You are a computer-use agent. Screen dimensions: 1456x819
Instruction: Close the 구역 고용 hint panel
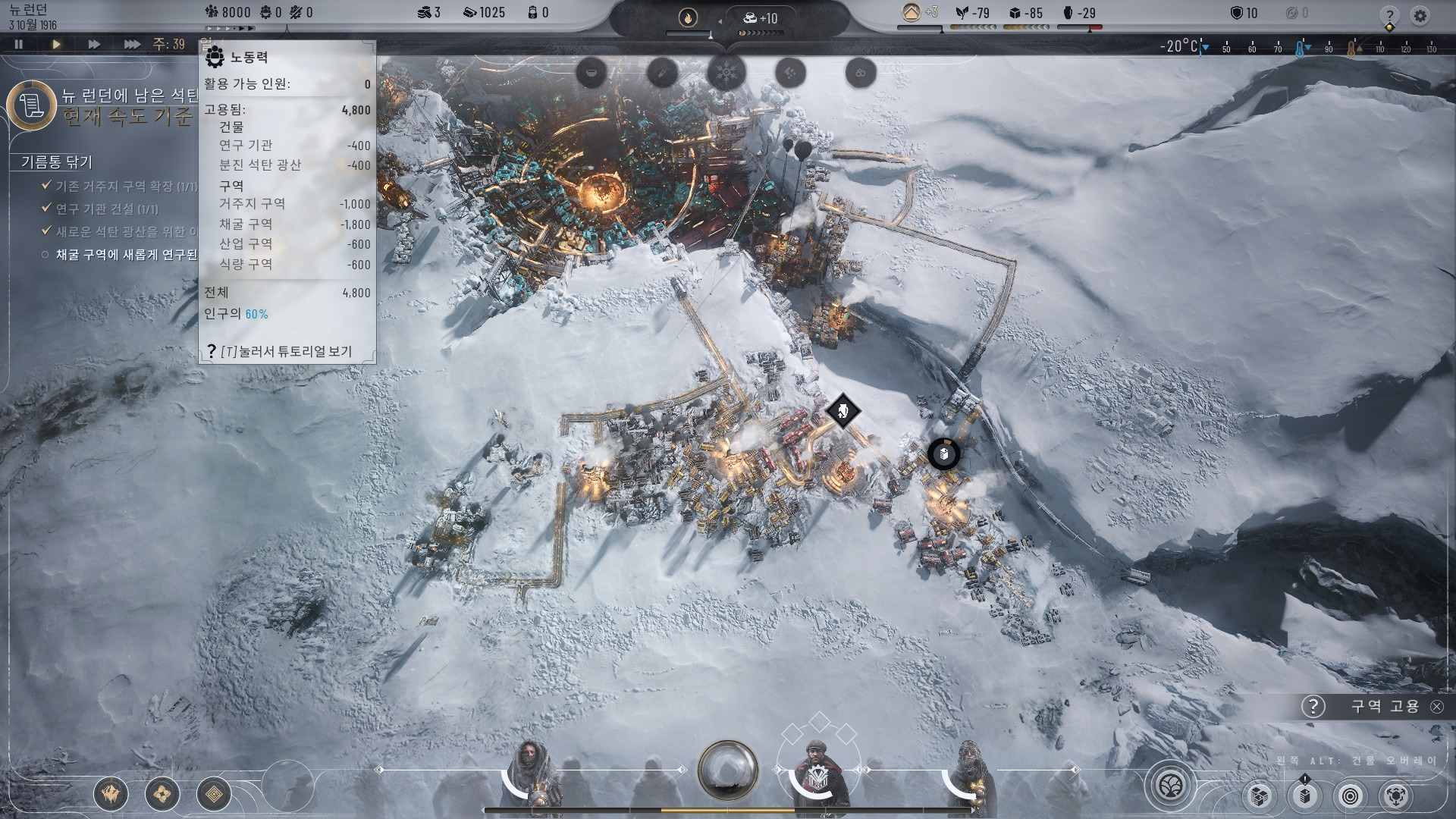(1437, 706)
